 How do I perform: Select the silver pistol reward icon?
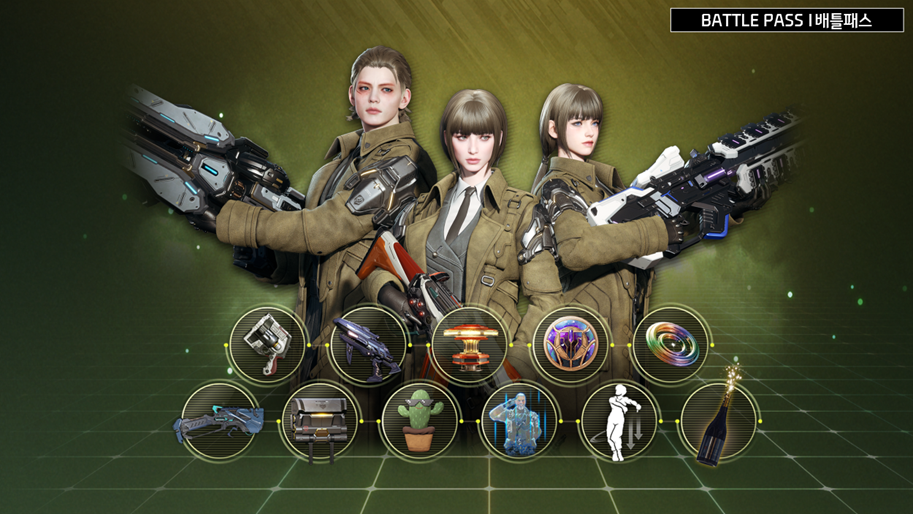[x=268, y=344]
